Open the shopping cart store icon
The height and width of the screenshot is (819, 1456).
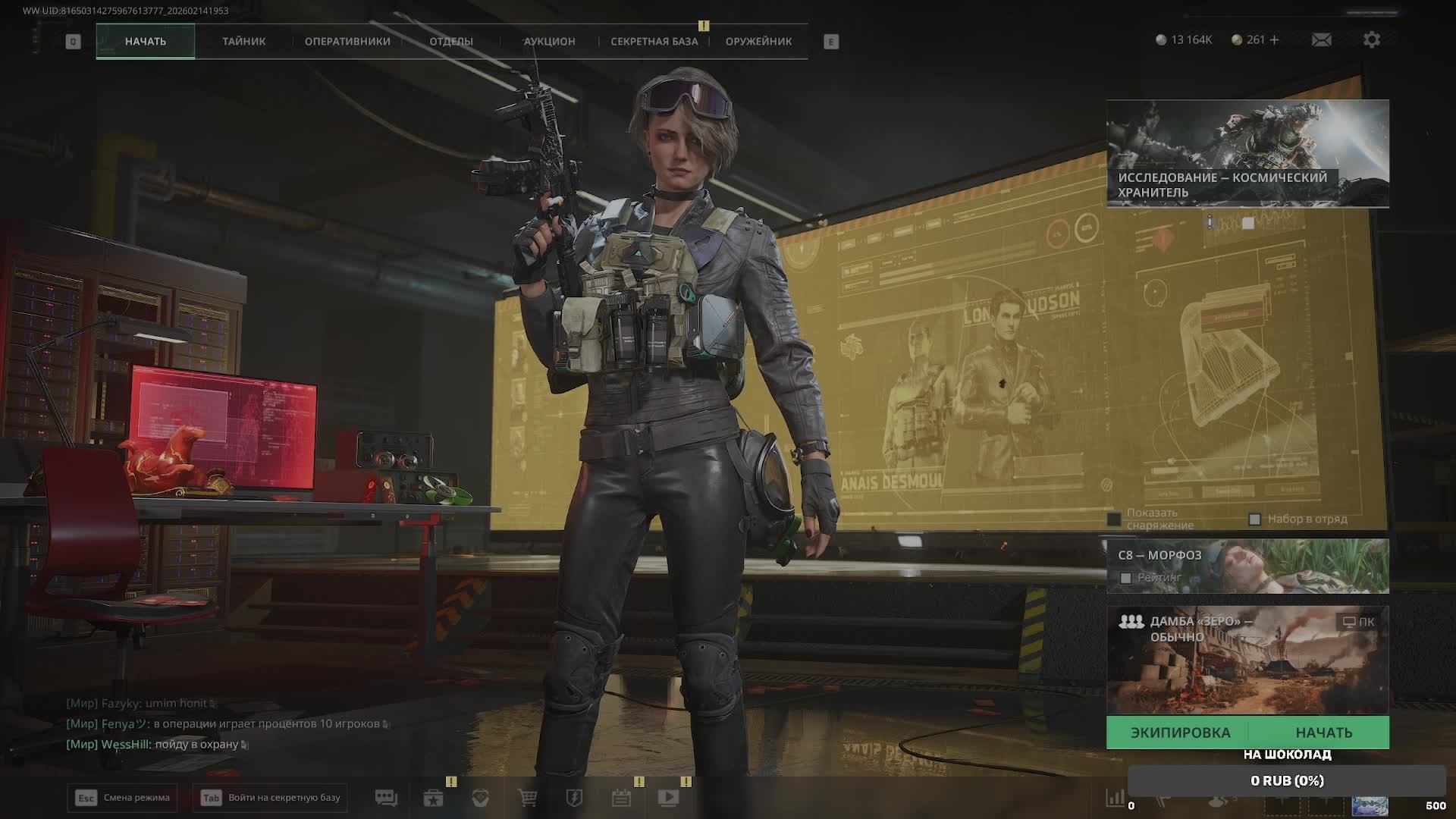tap(527, 798)
